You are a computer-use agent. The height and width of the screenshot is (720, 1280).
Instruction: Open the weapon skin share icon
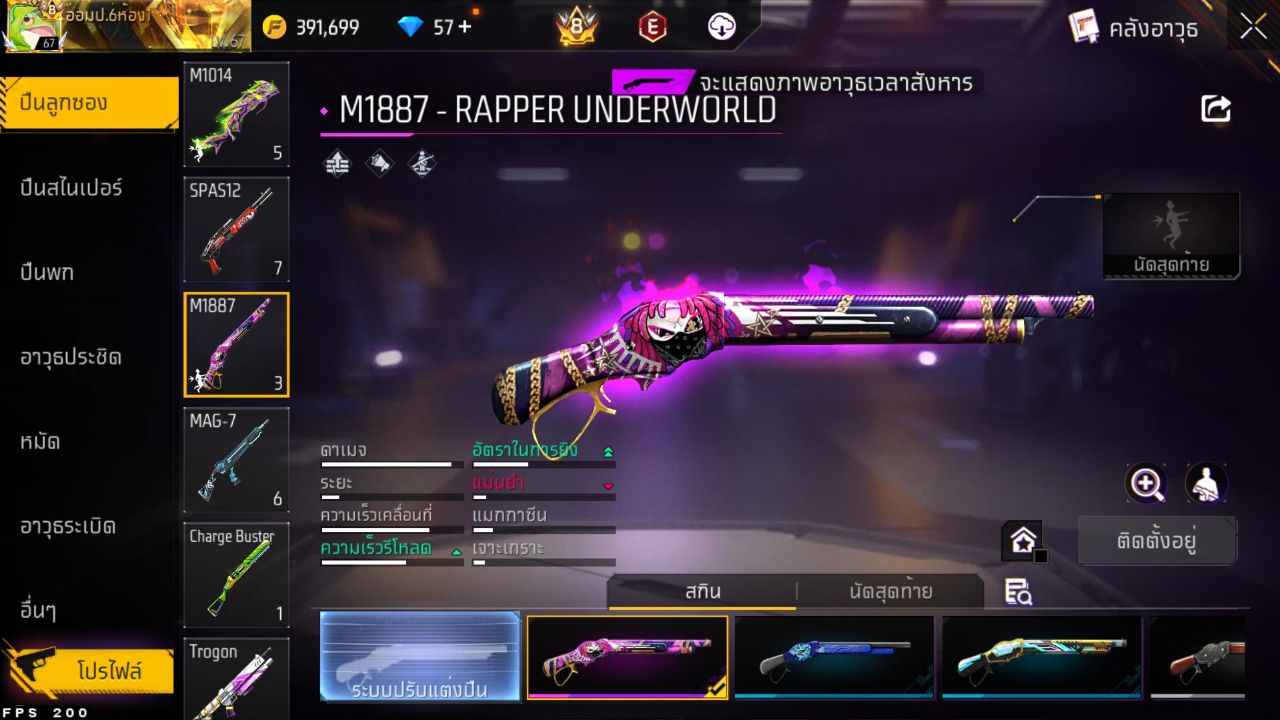pos(1214,108)
